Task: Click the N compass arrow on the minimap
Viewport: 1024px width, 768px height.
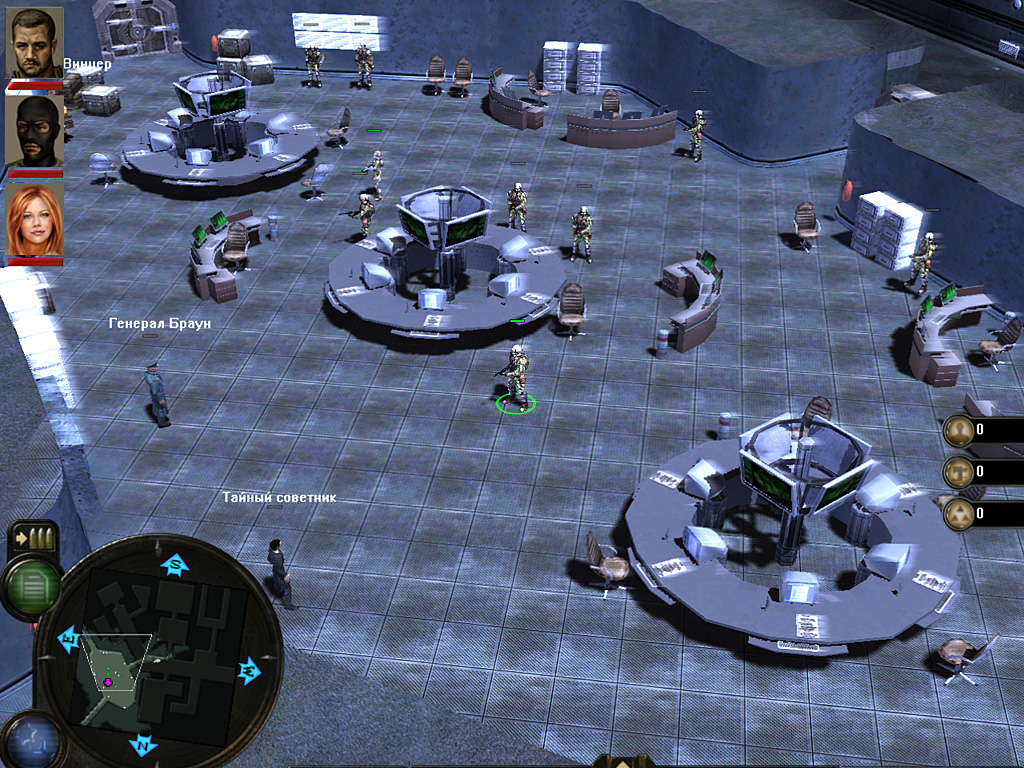Action: pos(143,745)
